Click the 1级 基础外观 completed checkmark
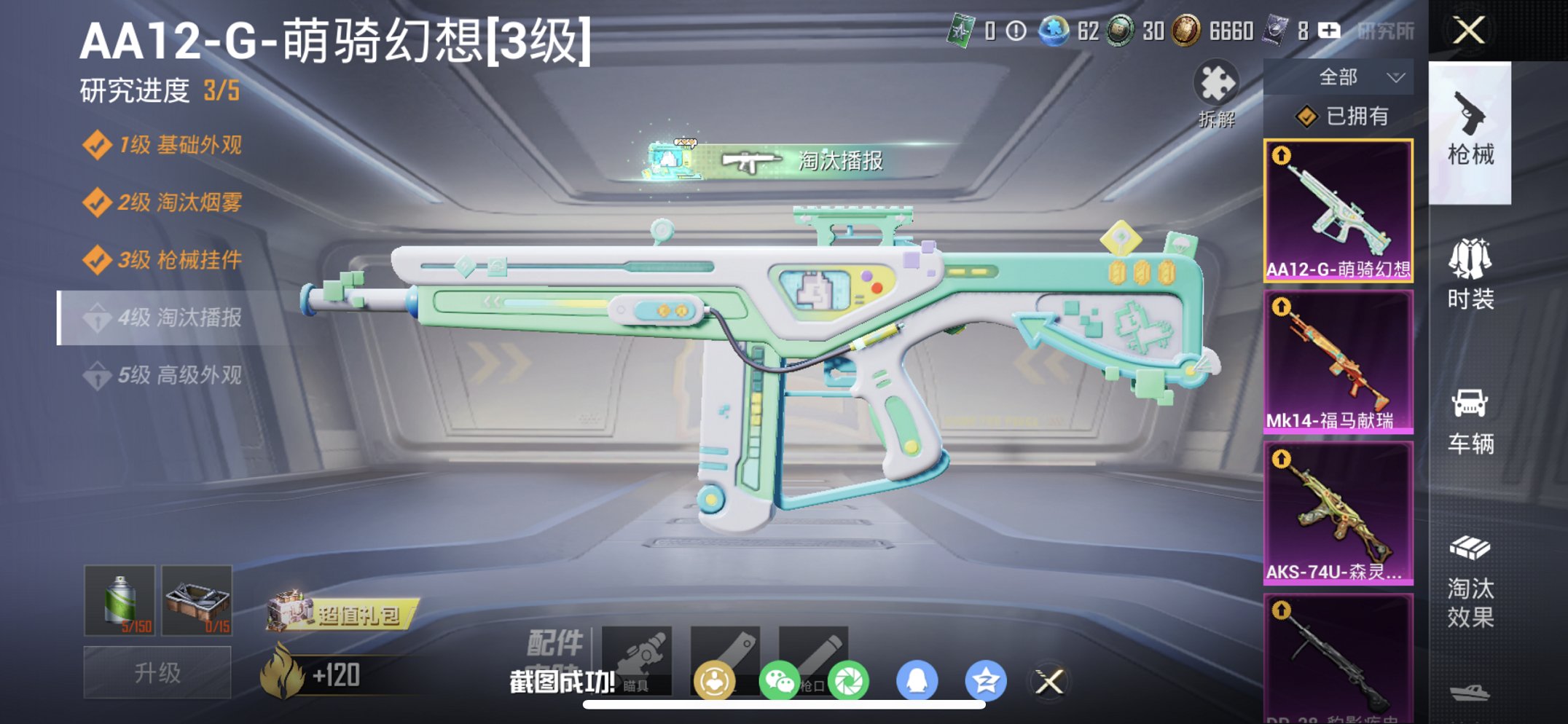 coord(97,145)
